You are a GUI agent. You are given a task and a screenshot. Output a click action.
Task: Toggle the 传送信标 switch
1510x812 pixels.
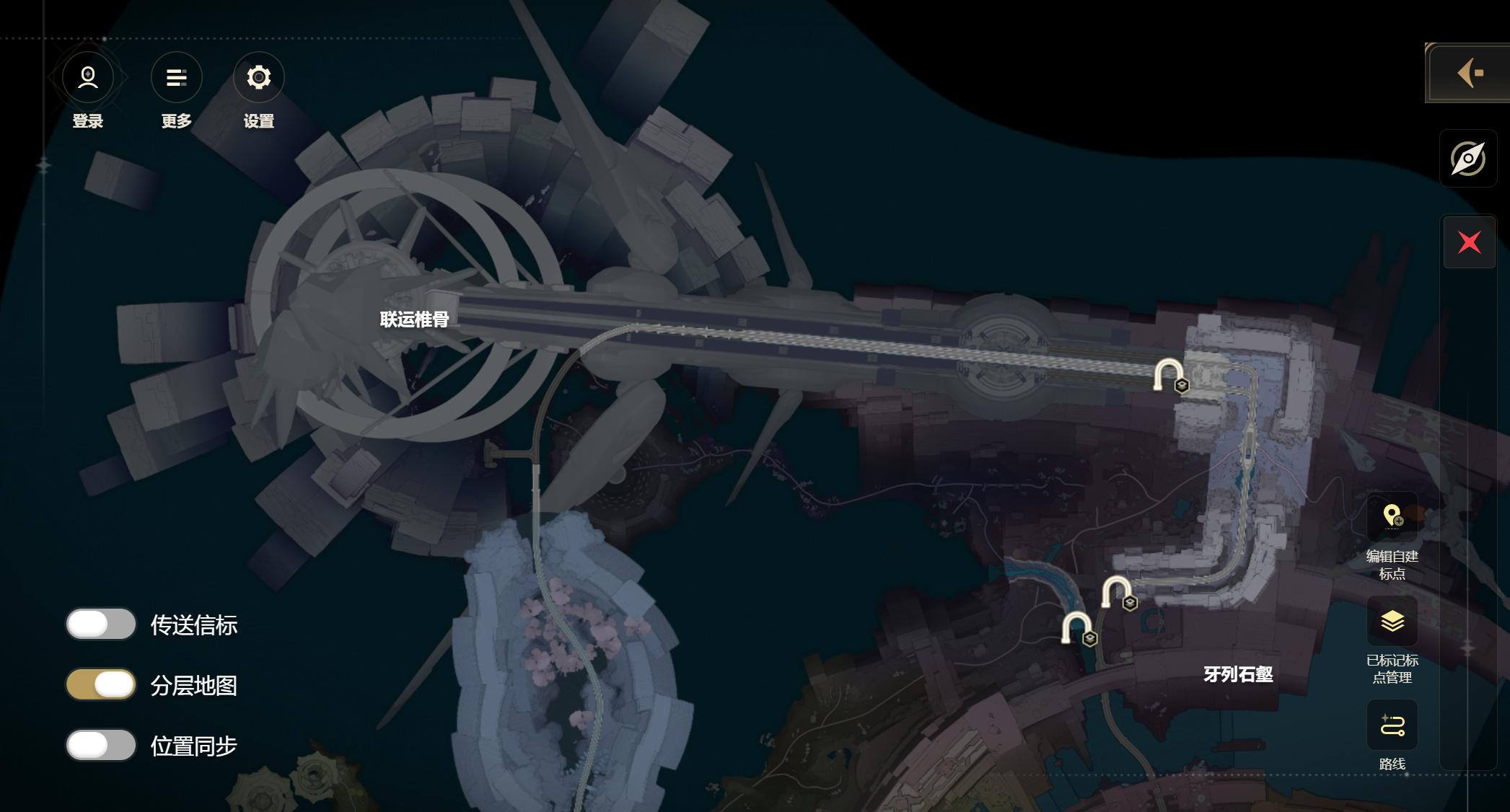(x=101, y=625)
